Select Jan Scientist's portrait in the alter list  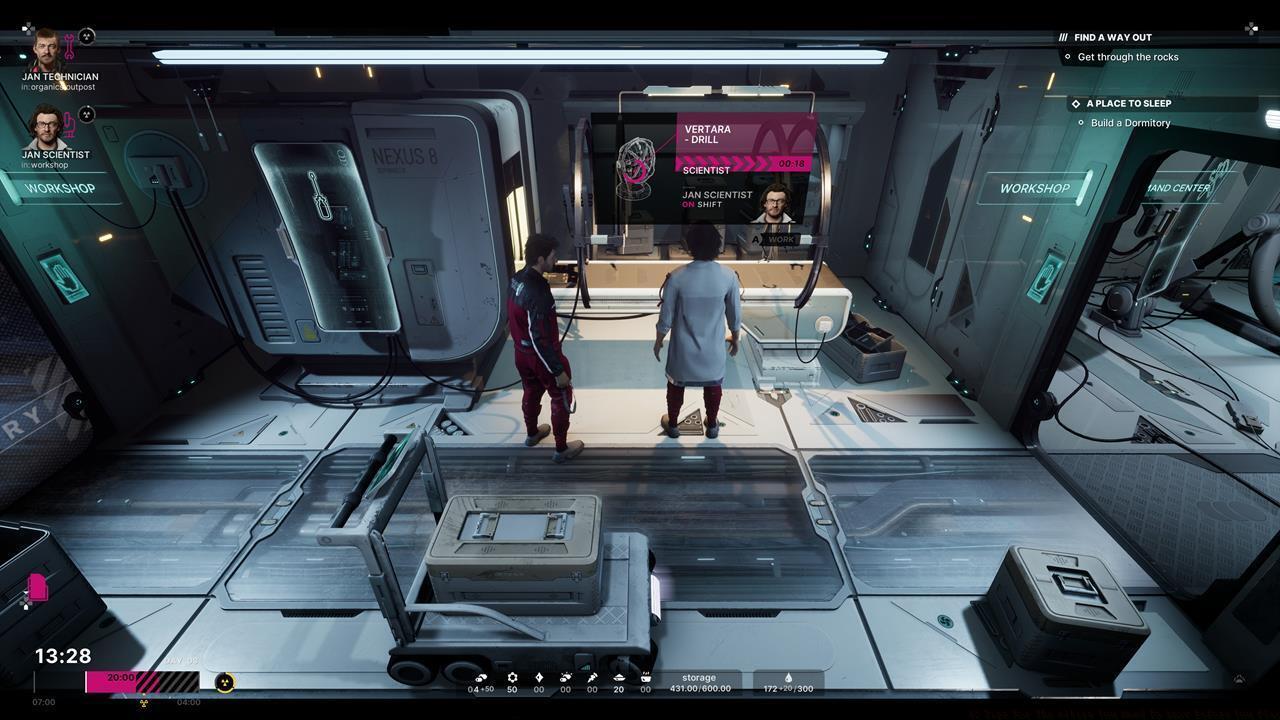pyautogui.click(x=46, y=127)
